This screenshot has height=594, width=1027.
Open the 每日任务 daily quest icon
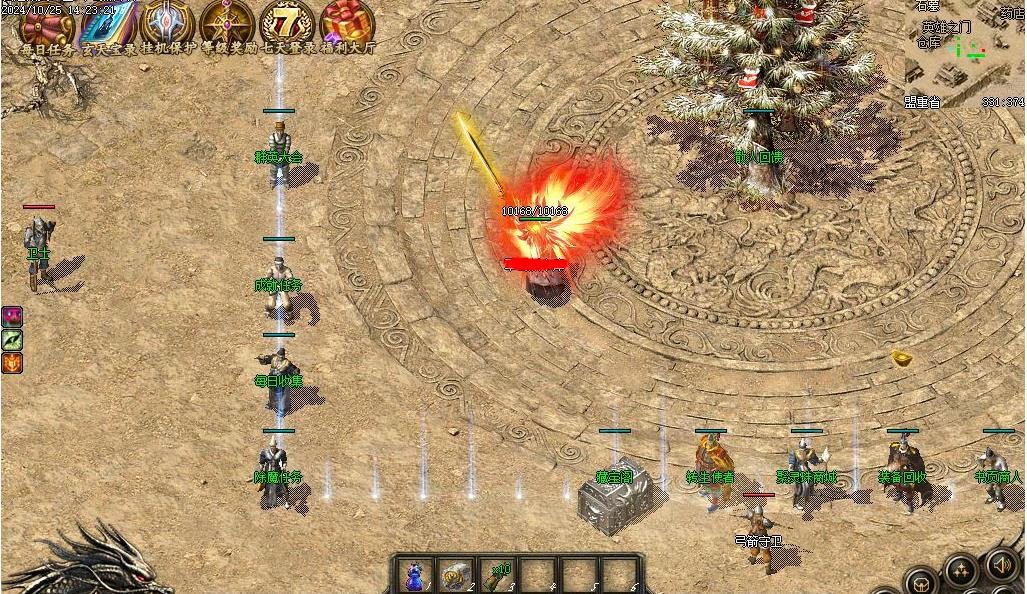(x=45, y=23)
